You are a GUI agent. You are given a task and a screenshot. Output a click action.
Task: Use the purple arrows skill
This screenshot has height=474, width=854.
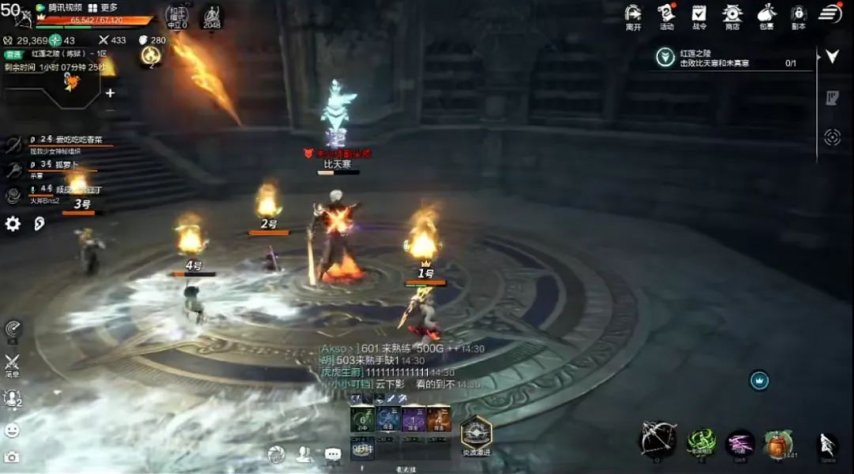pos(740,443)
